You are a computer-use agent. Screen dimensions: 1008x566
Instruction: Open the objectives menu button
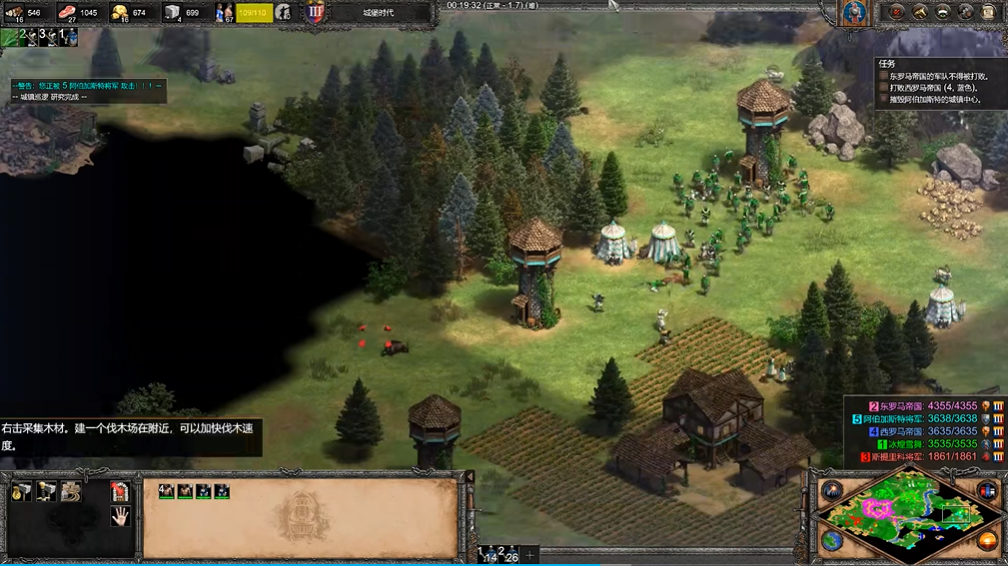click(894, 12)
